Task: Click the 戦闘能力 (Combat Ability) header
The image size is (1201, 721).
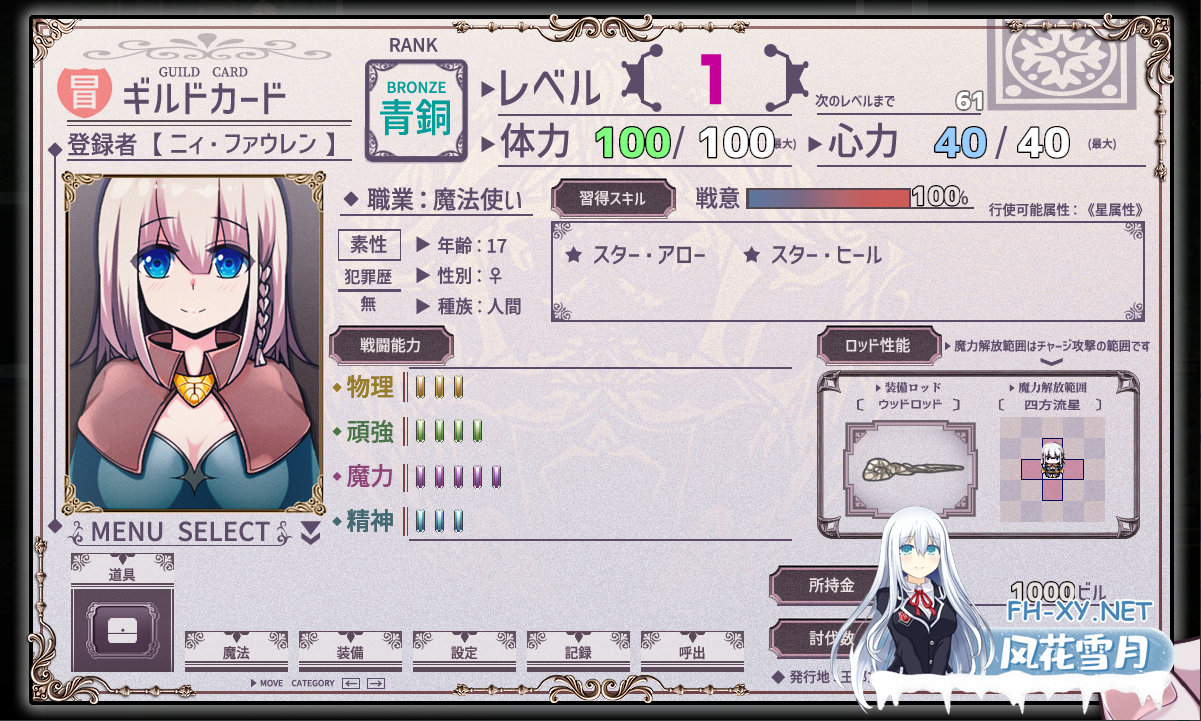Action: (x=391, y=345)
